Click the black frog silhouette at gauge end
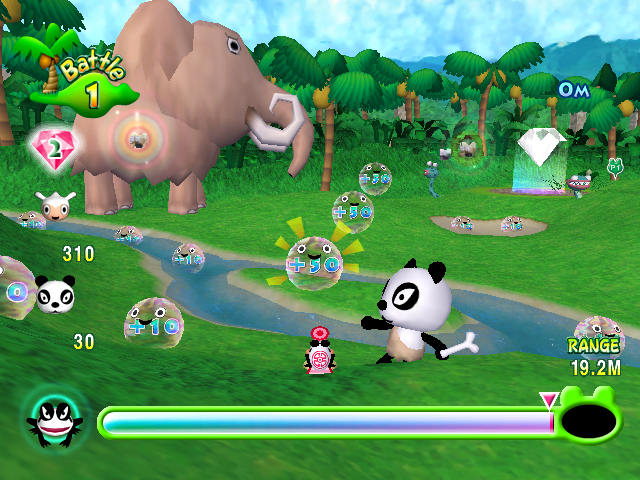 [590, 419]
